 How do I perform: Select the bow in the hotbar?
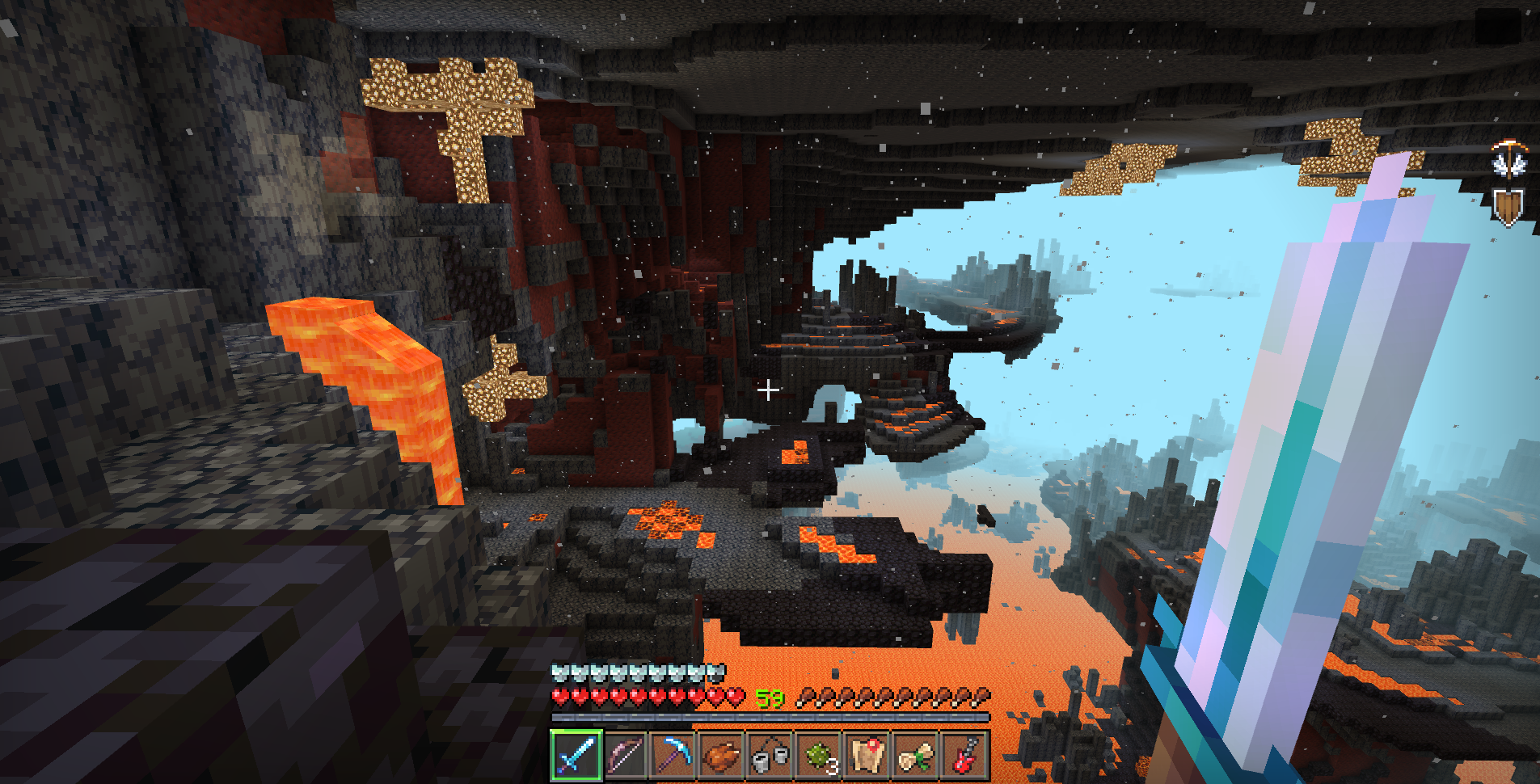[x=625, y=756]
